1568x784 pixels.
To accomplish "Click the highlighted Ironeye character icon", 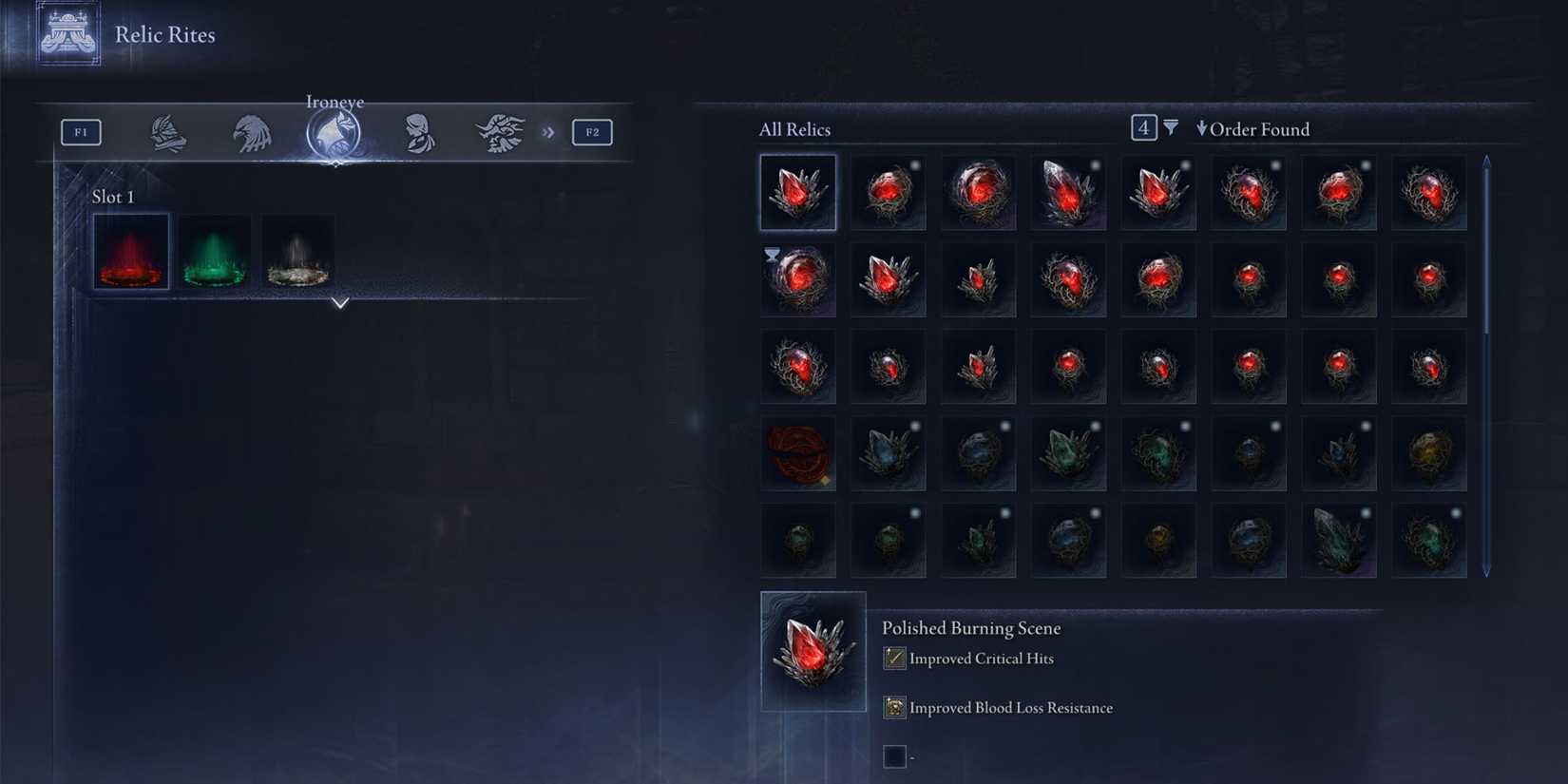I will [335, 133].
